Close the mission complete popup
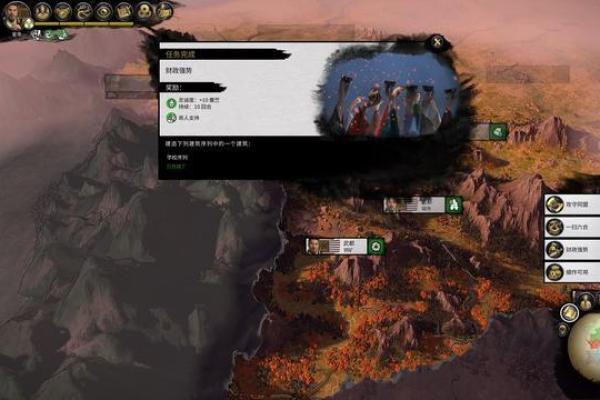Viewport: 600px width, 400px height. tap(437, 42)
